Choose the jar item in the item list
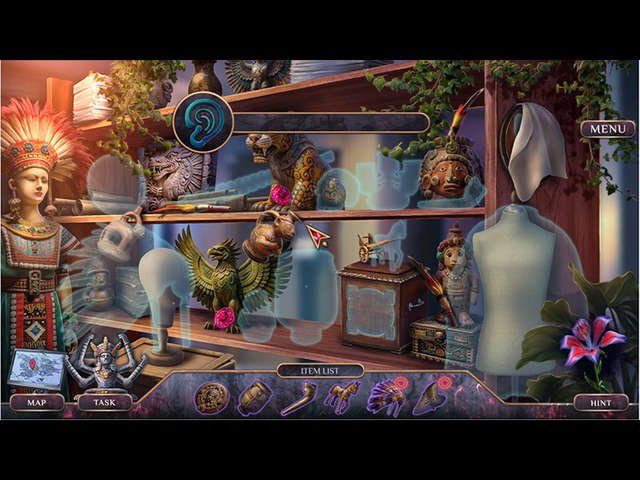The image size is (640, 480). (x=254, y=399)
